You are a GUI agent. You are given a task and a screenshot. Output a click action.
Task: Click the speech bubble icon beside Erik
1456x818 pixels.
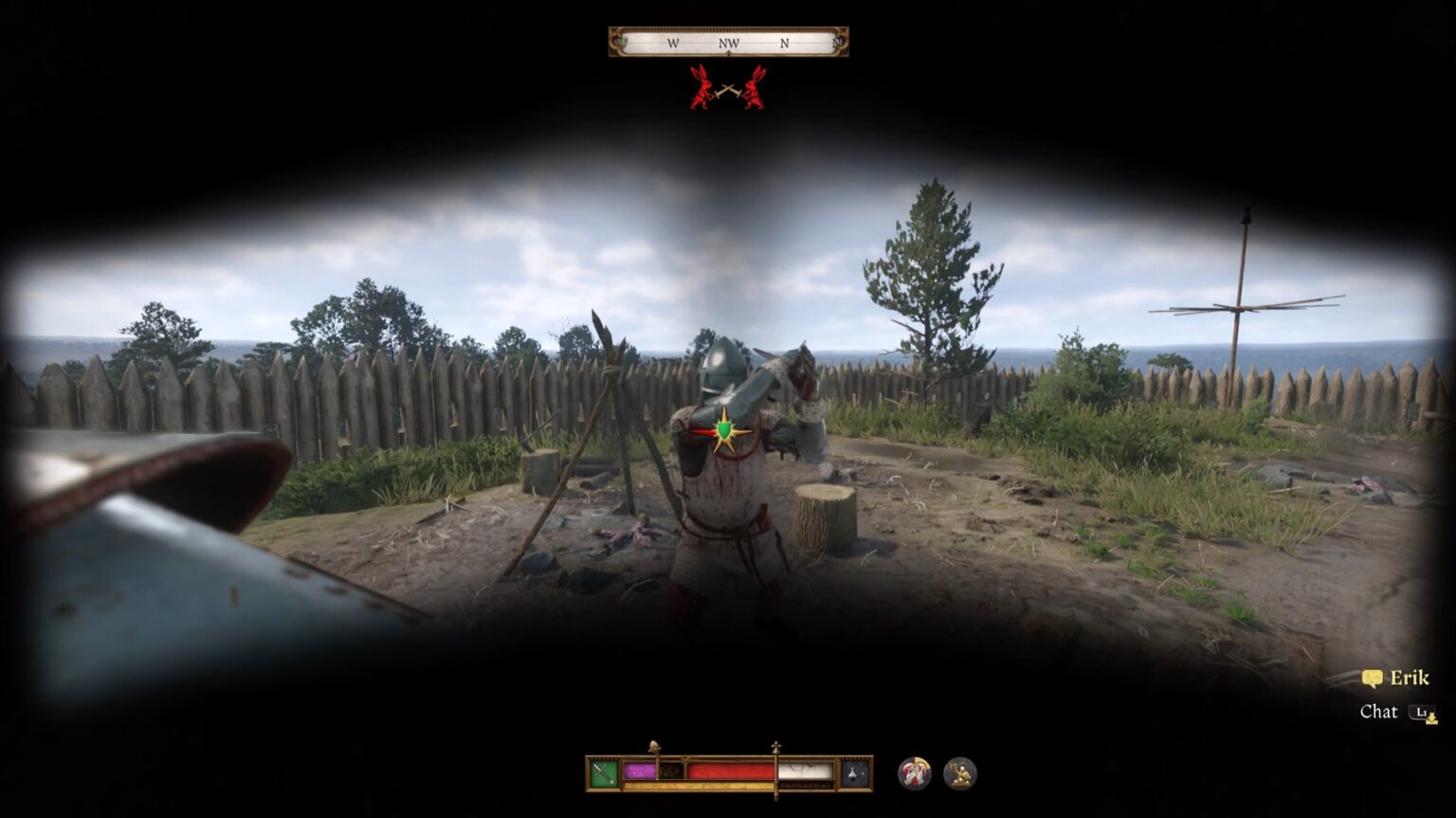(1372, 678)
